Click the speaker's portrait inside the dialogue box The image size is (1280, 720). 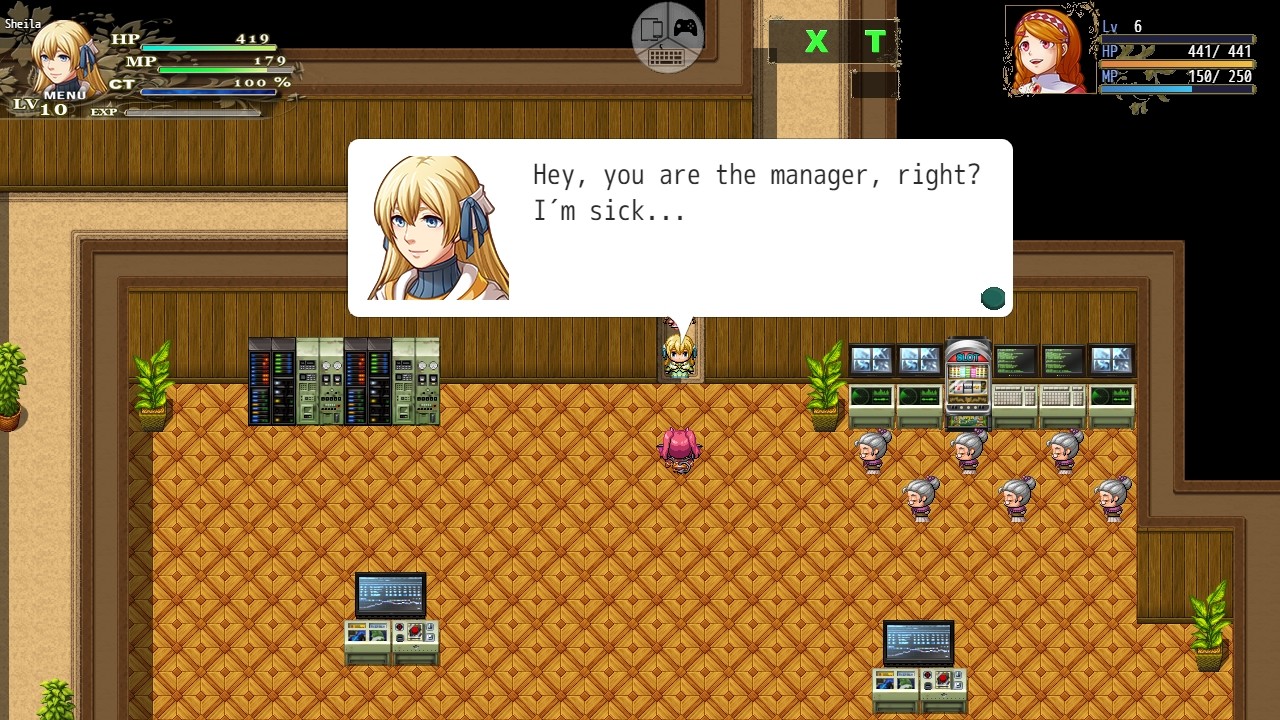(434, 225)
